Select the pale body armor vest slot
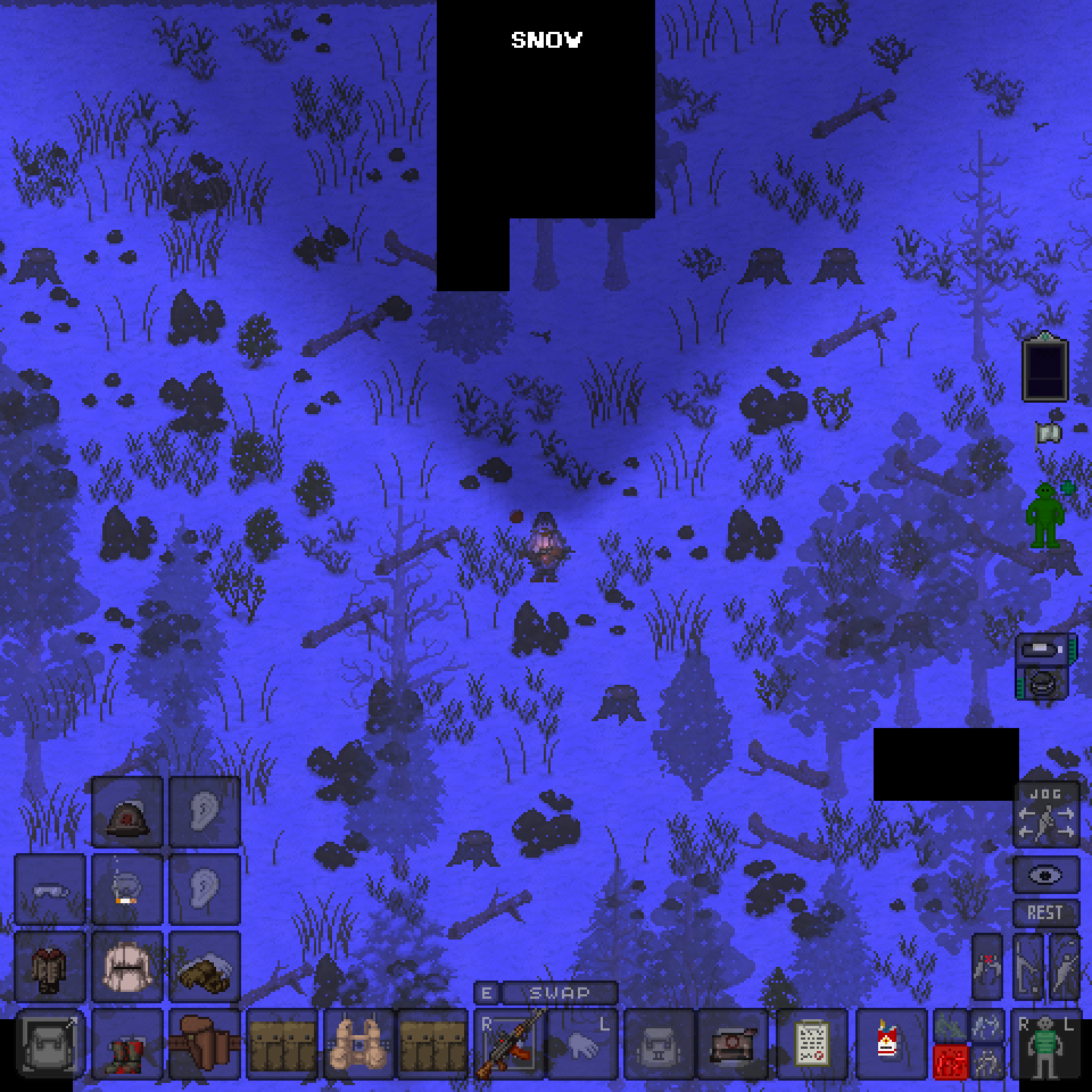The width and height of the screenshot is (1092, 1092). pyautogui.click(x=127, y=968)
